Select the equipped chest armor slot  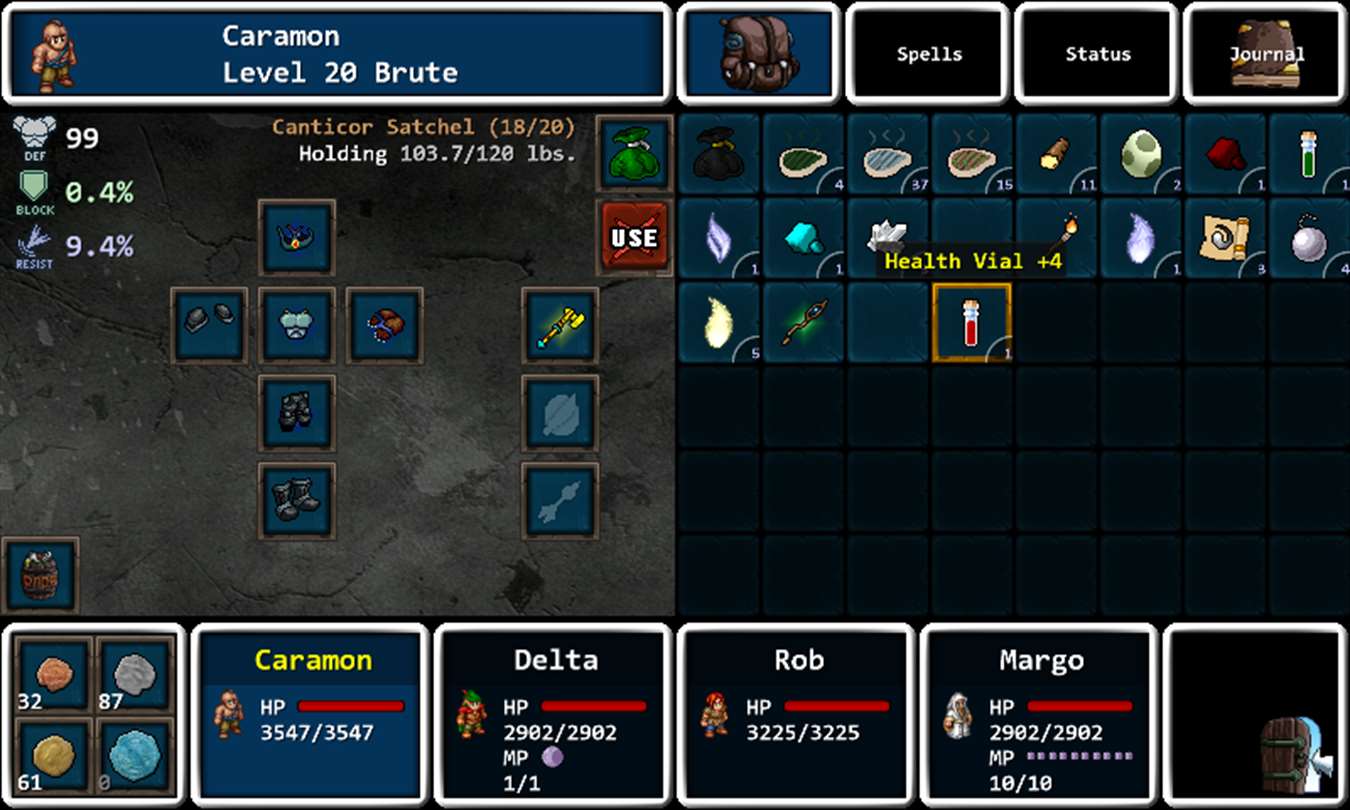tap(297, 325)
